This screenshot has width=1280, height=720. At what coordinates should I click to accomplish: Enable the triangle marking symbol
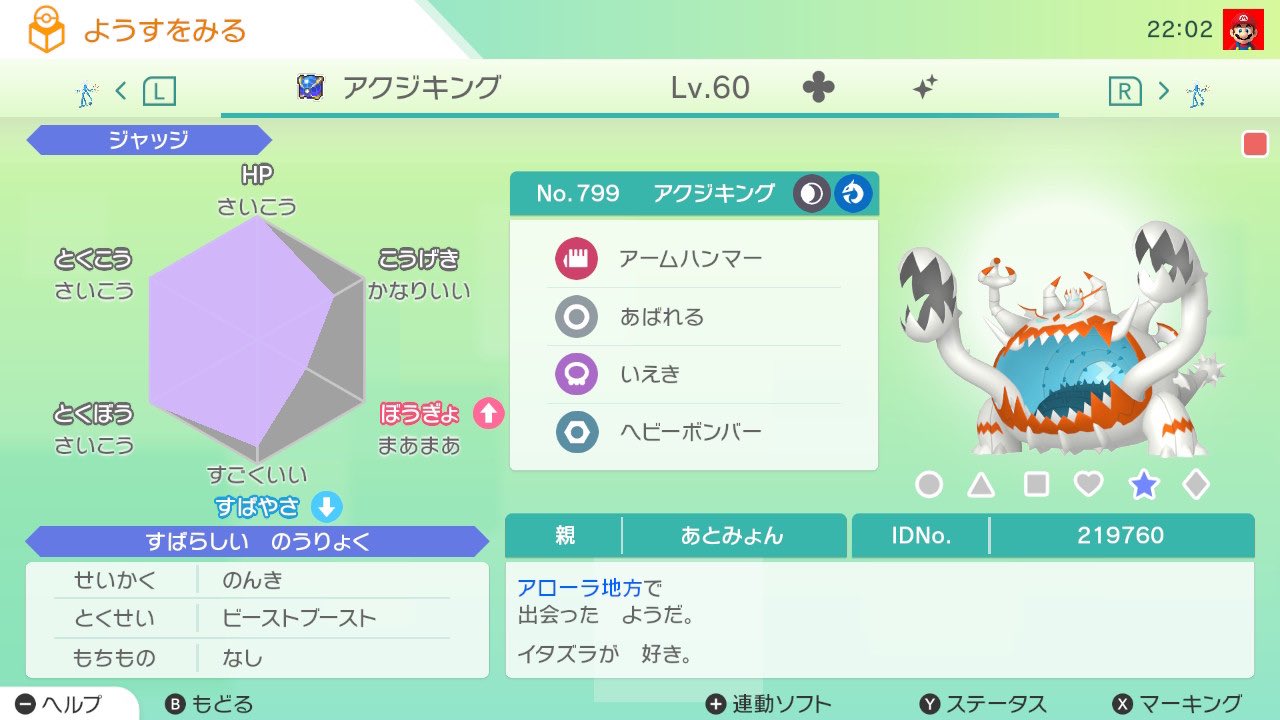(981, 484)
